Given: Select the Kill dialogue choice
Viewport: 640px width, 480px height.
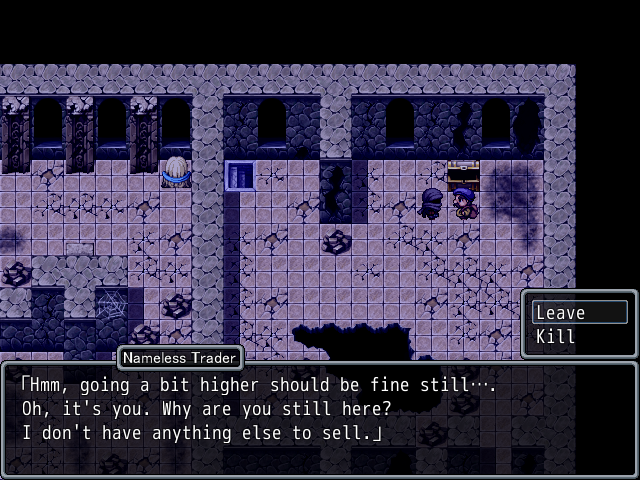Looking at the screenshot, I should click(579, 337).
